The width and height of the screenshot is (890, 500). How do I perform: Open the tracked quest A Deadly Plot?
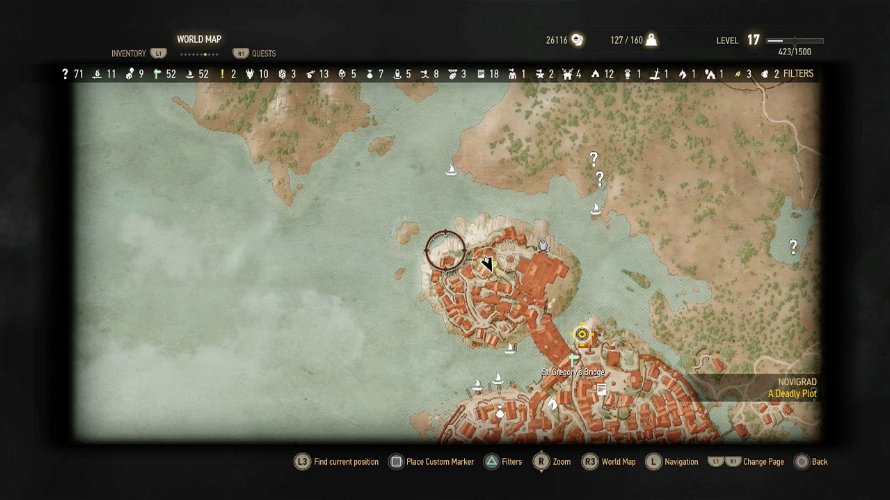point(792,393)
